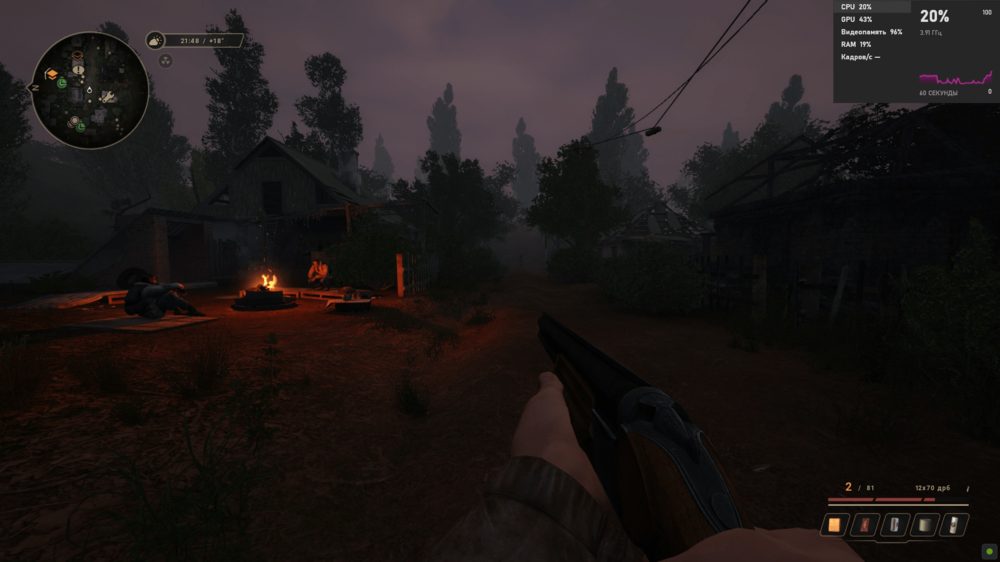Select the wrench marker on the minimap
The image size is (1000, 562).
tap(108, 97)
